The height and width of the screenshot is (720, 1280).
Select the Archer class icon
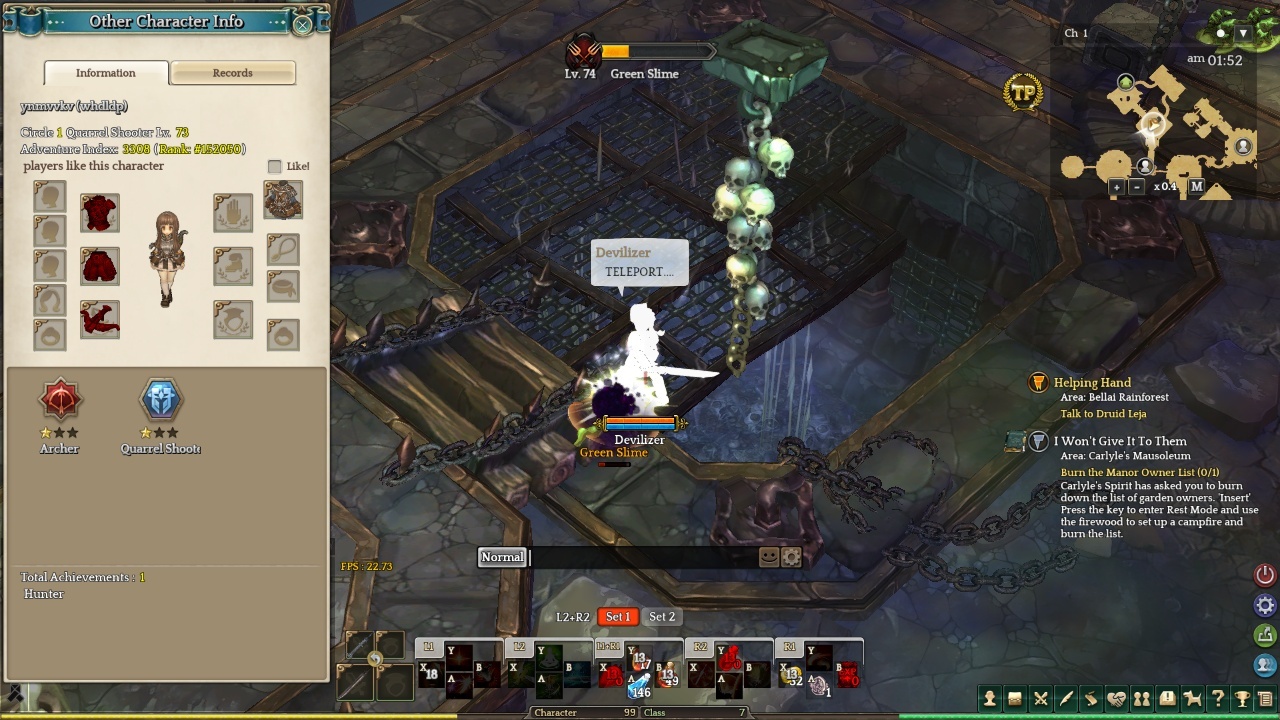[60, 400]
